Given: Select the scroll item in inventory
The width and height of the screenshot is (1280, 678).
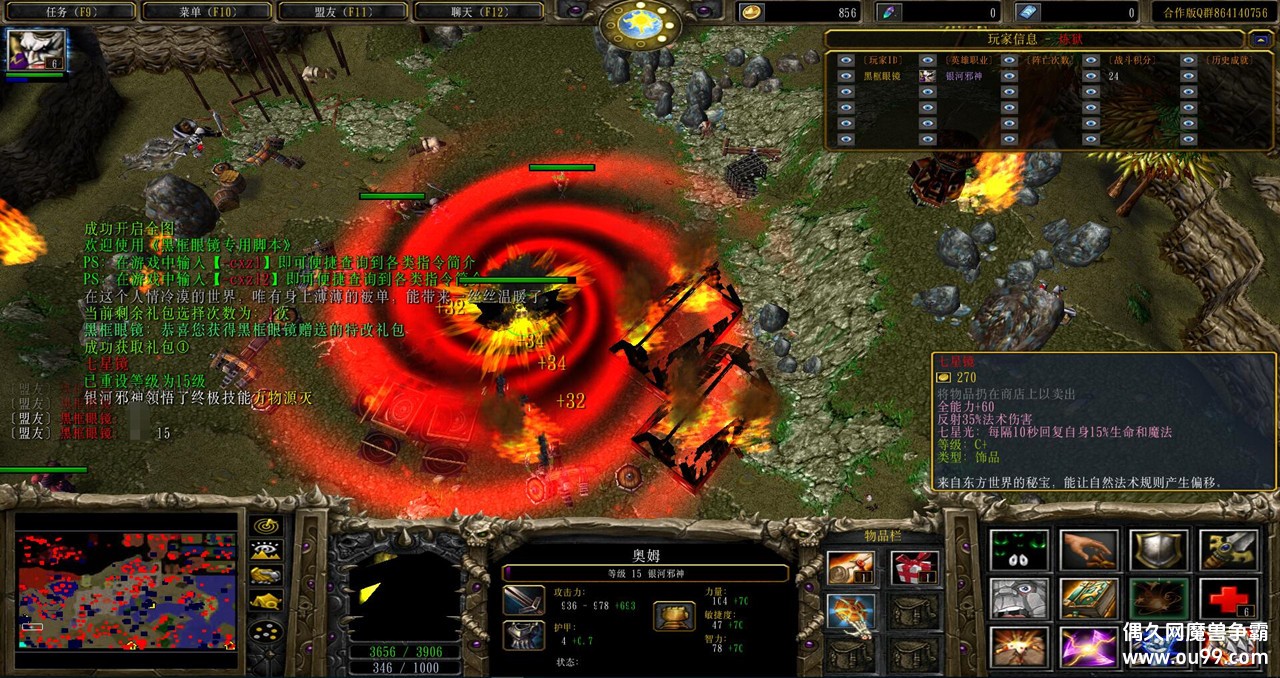Looking at the screenshot, I should (x=851, y=568).
